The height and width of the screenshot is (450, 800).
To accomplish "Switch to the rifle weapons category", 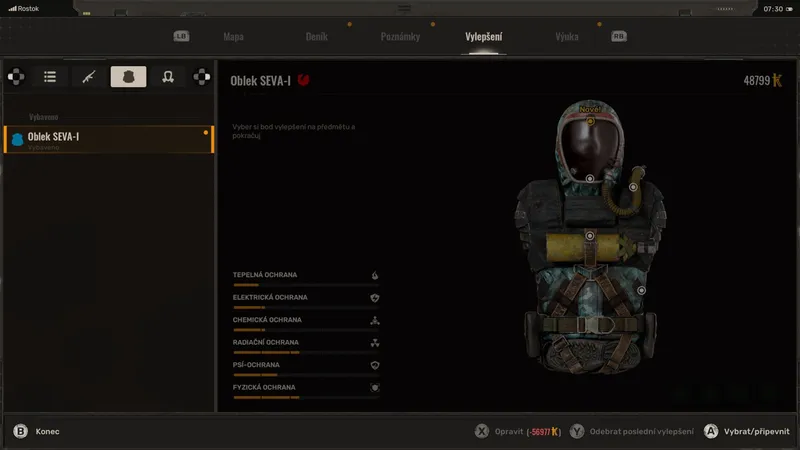I will (88, 77).
